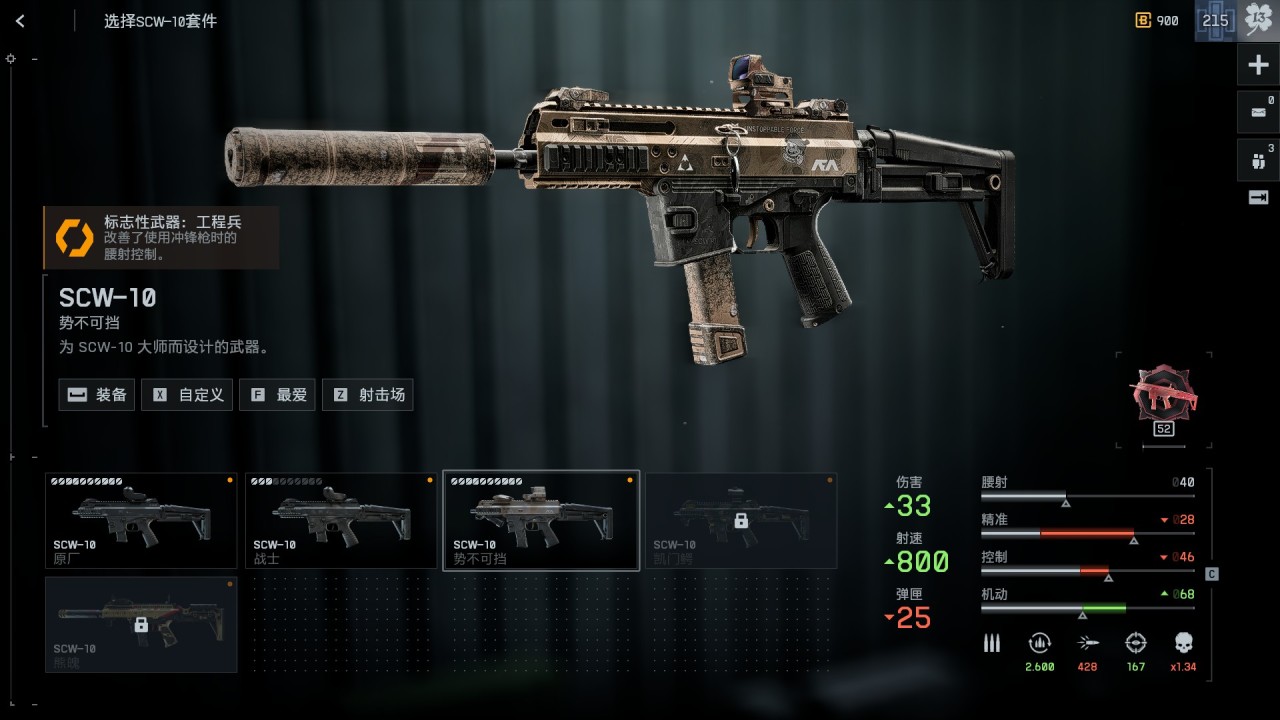Open the SCW-10 mastery badge

point(1163,394)
